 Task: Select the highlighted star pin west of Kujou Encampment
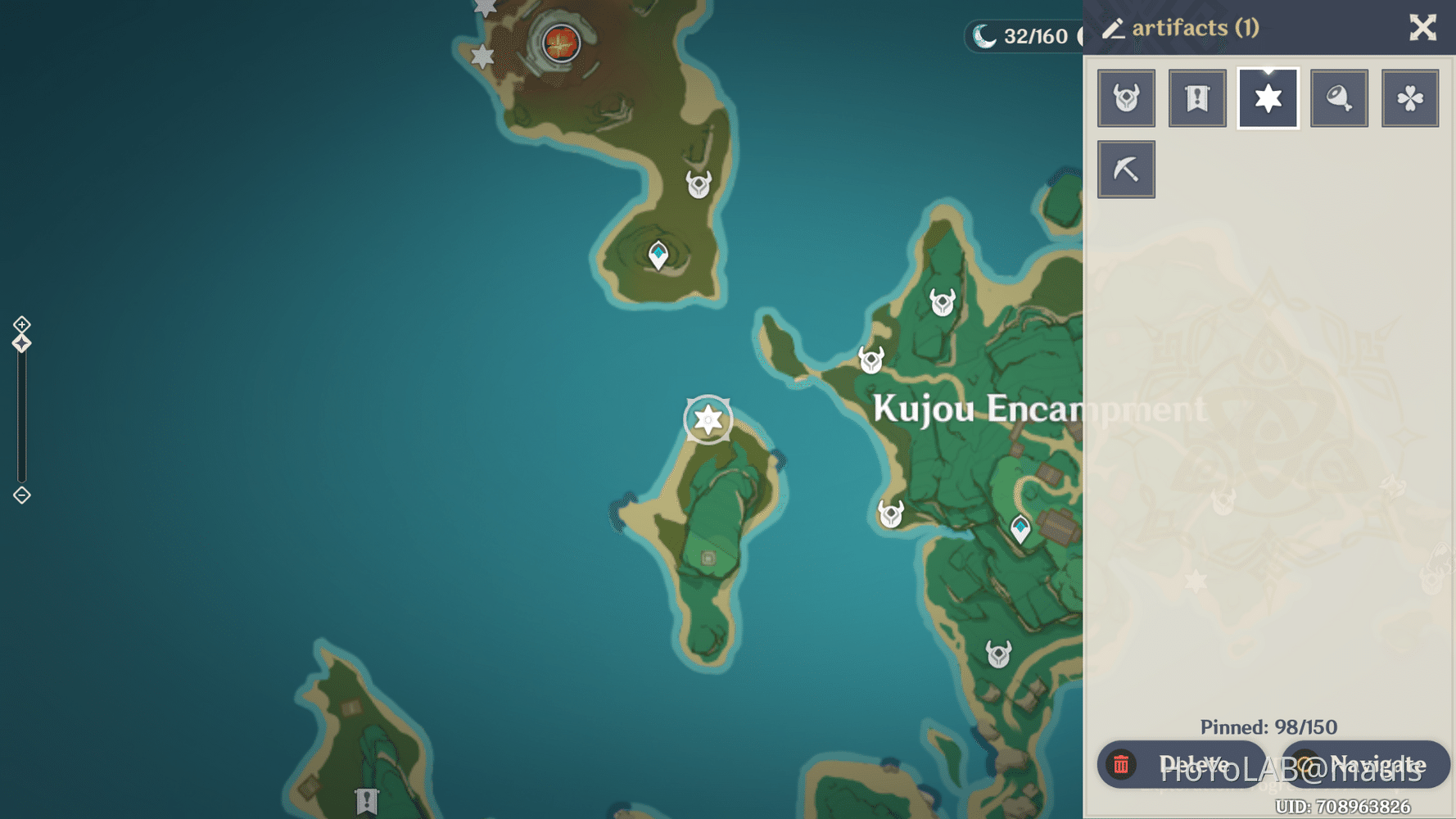[706, 419]
